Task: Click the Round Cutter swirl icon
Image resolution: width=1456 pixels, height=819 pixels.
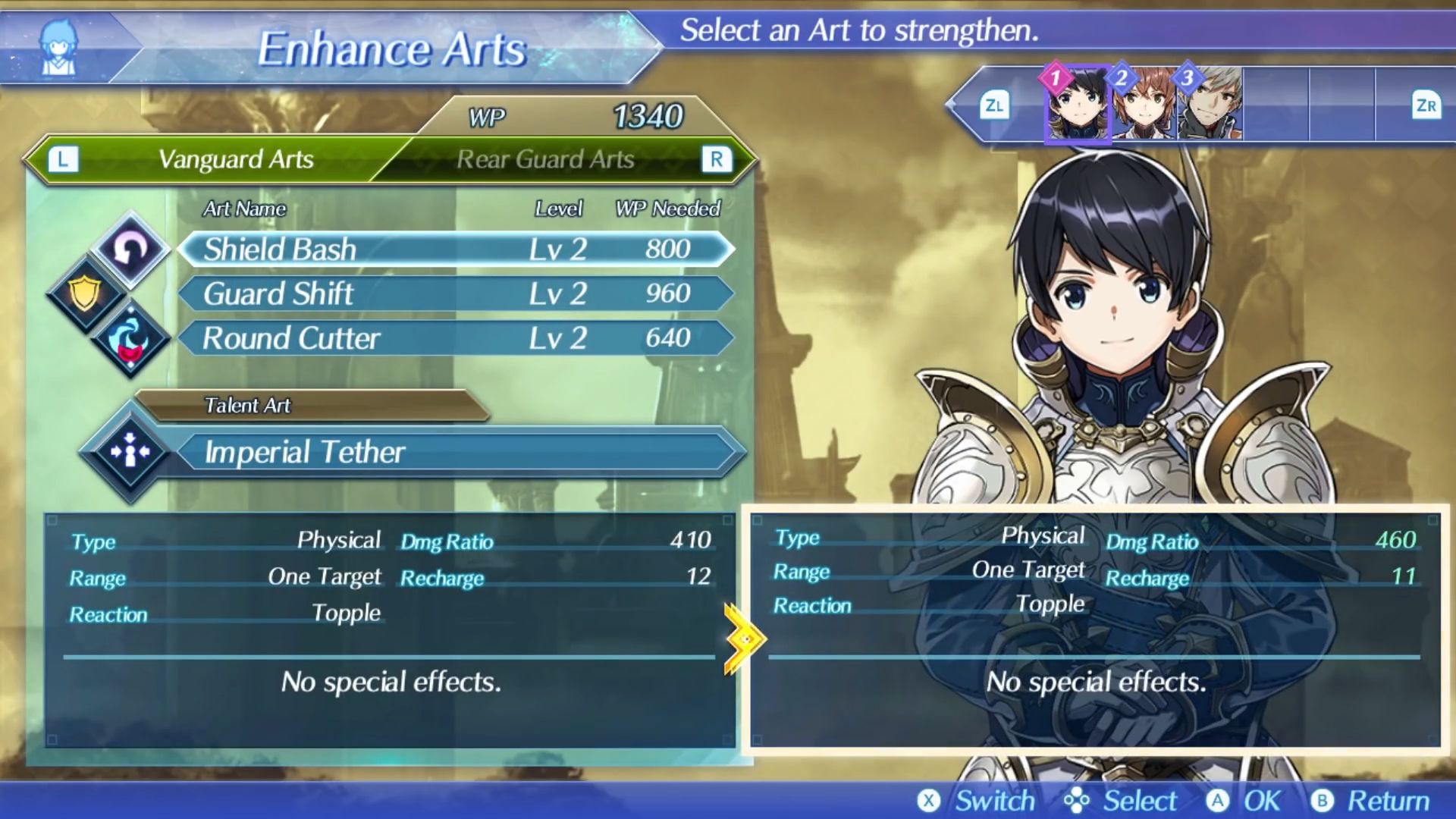Action: [130, 339]
